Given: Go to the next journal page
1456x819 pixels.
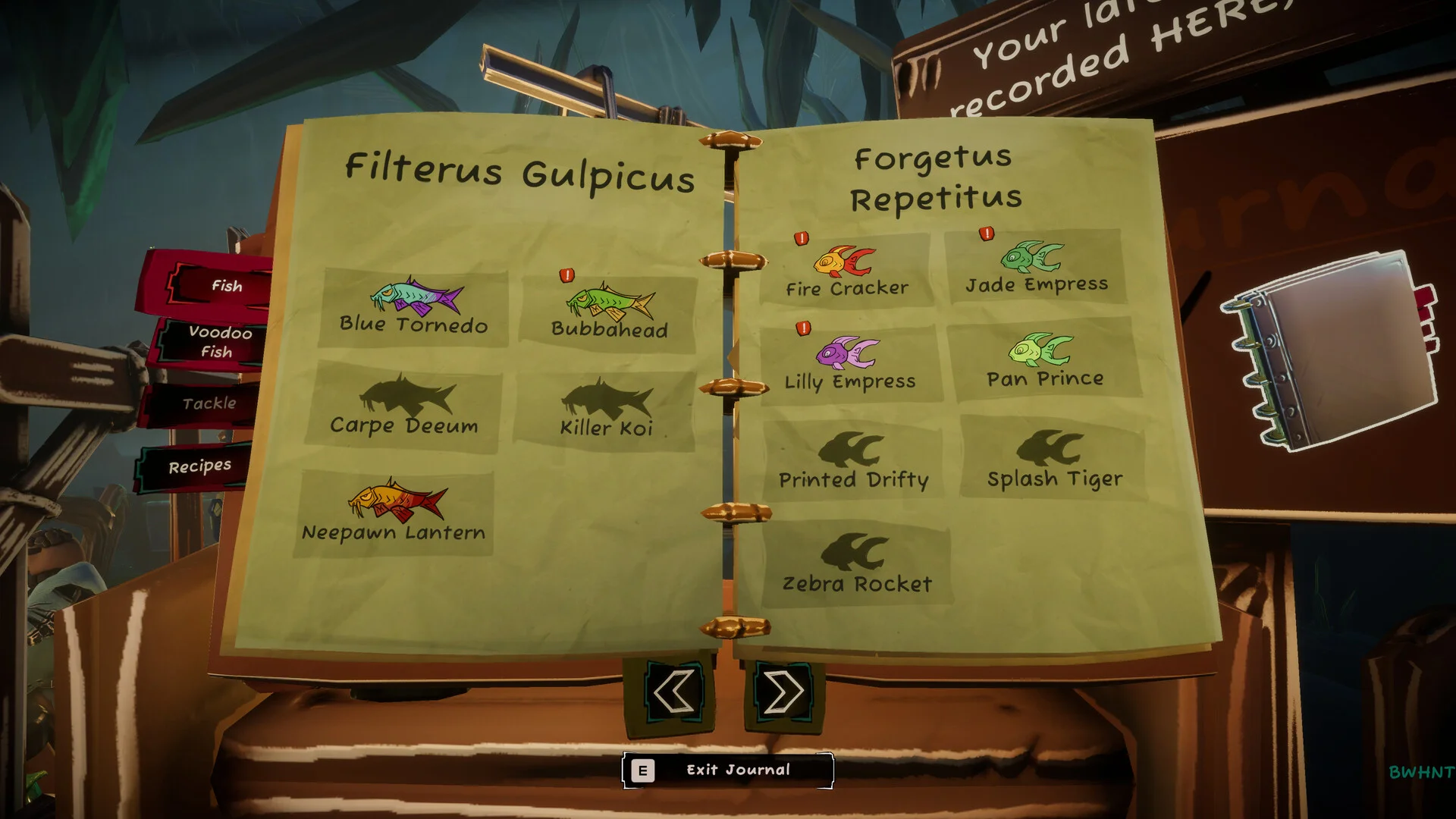Looking at the screenshot, I should click(783, 692).
